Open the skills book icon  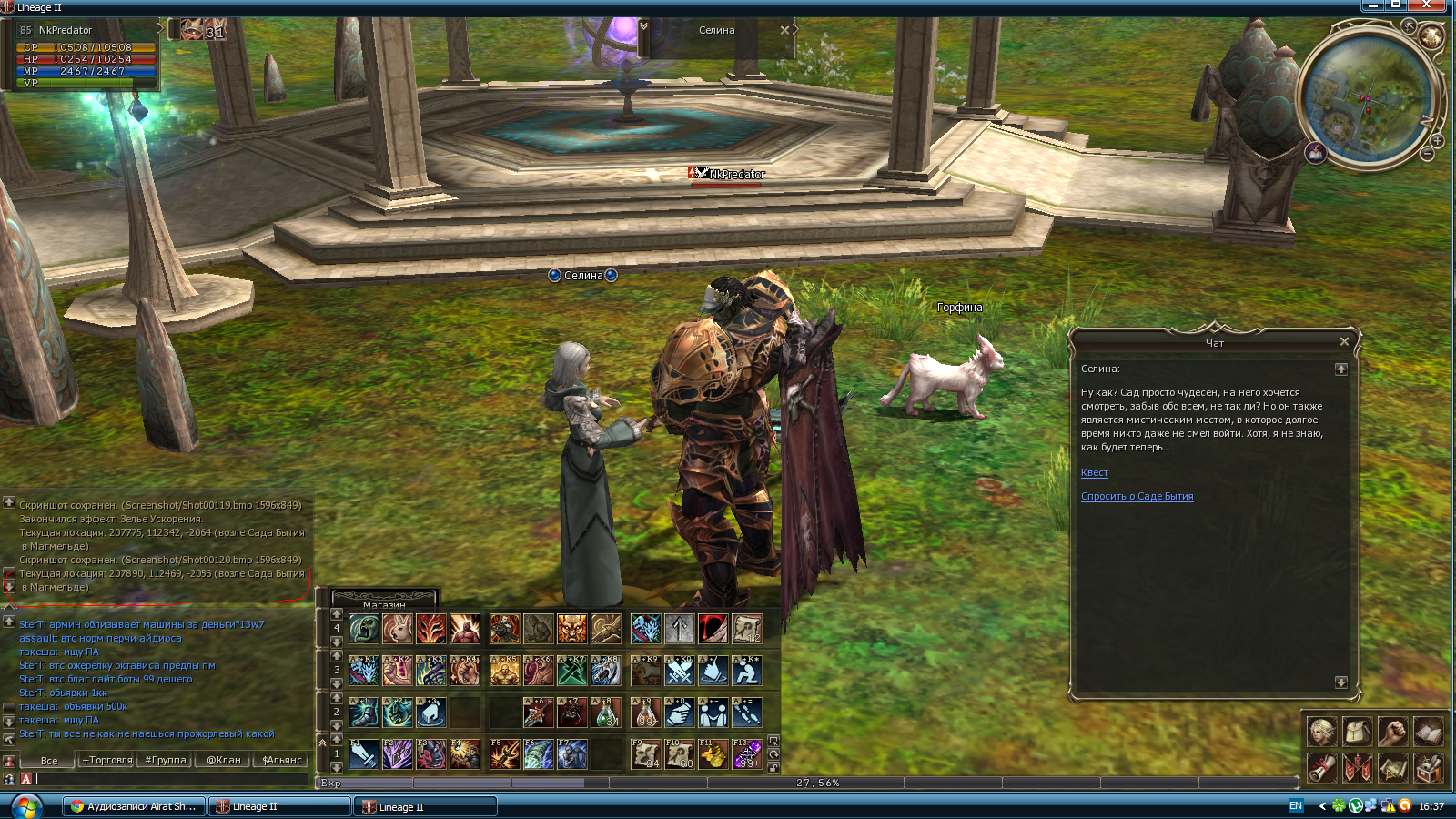click(x=1428, y=731)
